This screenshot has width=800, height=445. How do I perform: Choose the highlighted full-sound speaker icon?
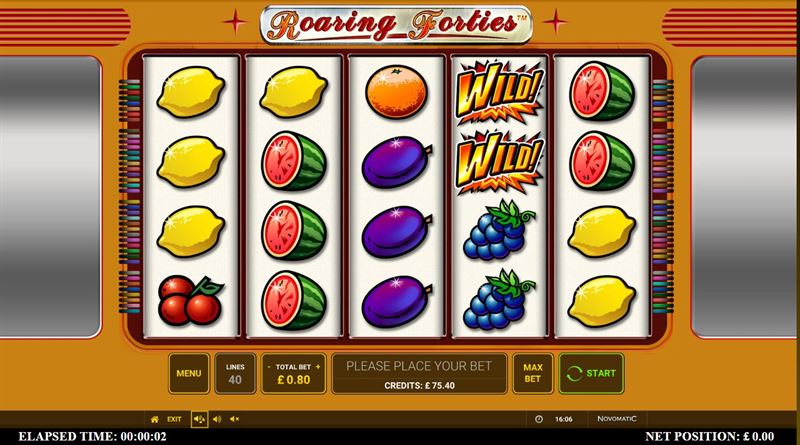tap(199, 419)
